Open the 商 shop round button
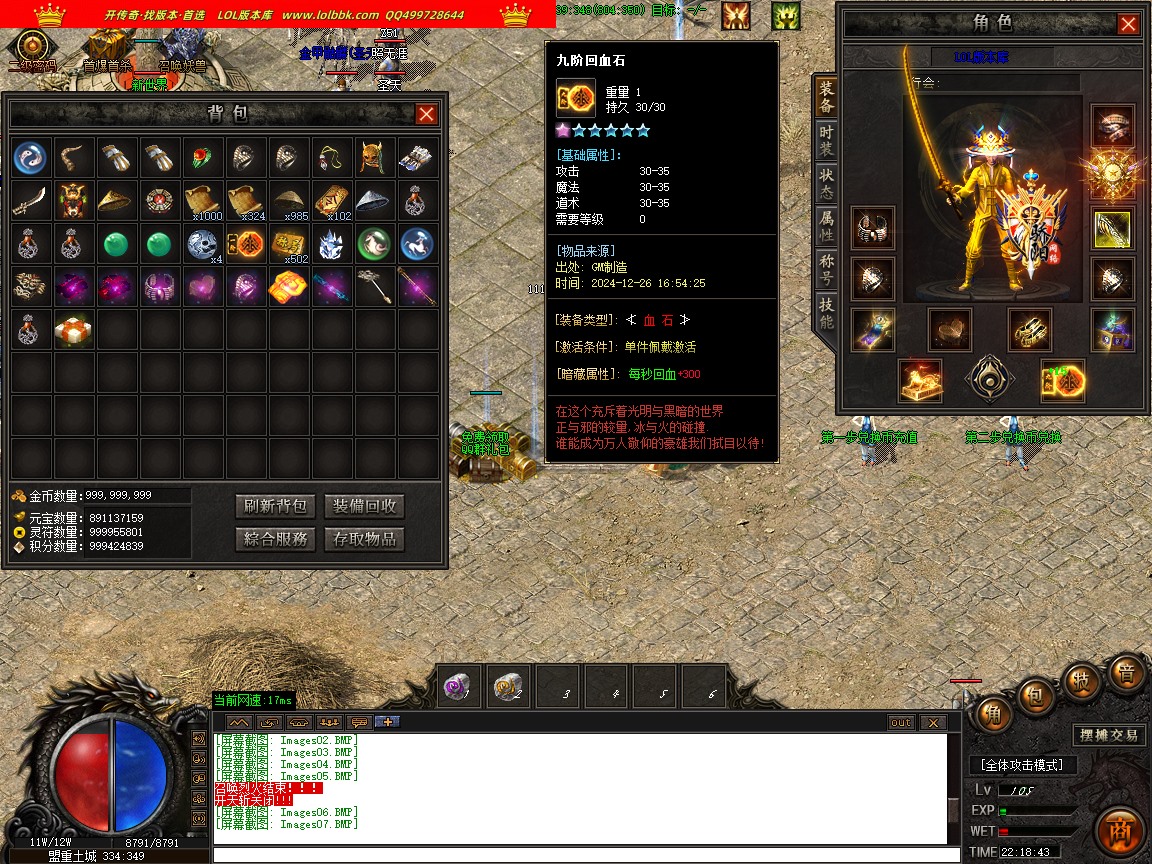This screenshot has width=1152, height=864. [1119, 829]
